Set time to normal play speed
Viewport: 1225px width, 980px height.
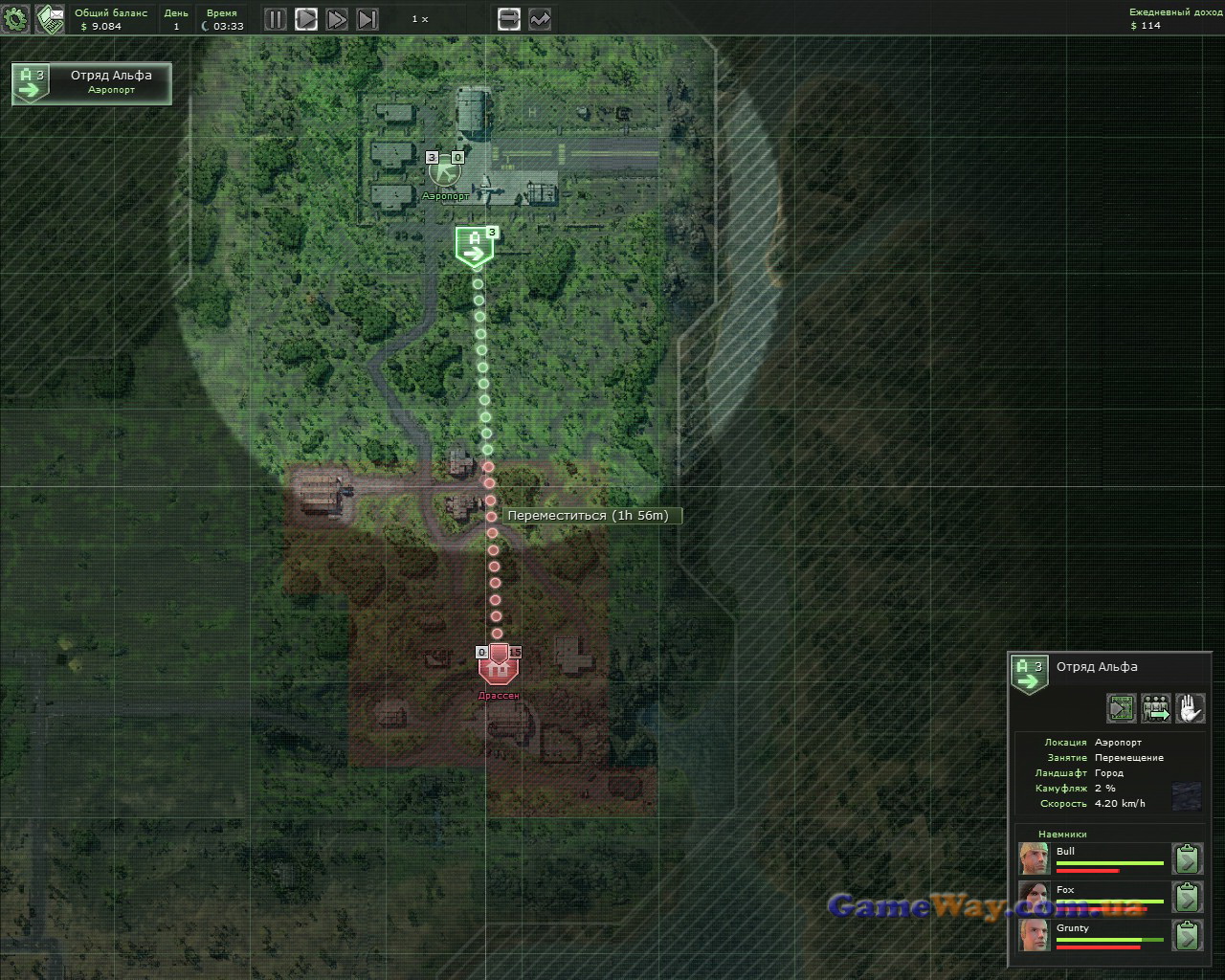(305, 19)
